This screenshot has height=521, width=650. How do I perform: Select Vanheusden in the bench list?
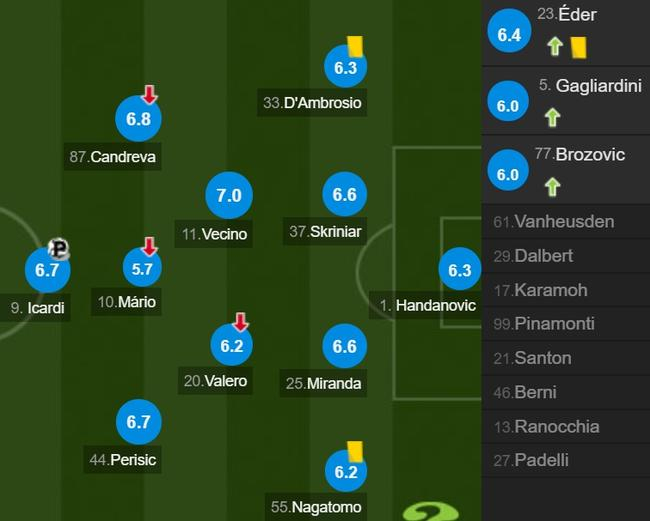(x=565, y=221)
